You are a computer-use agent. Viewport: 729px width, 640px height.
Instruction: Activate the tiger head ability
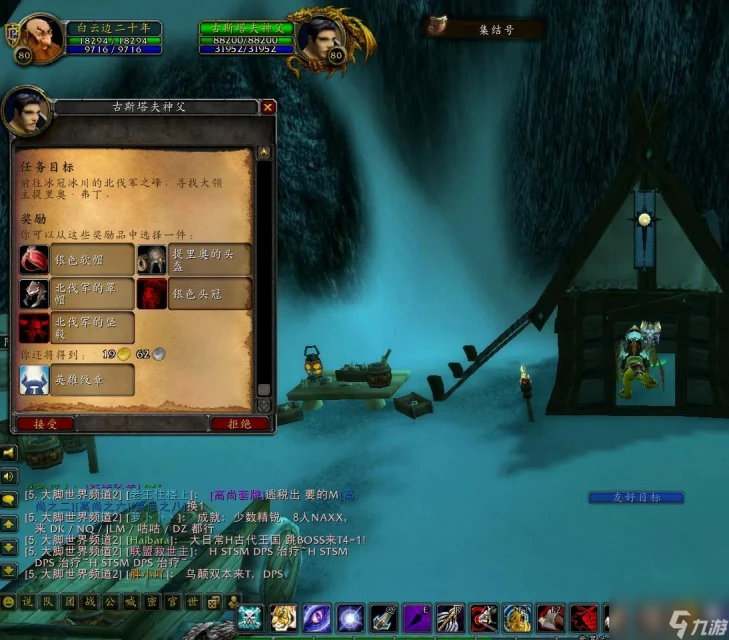click(284, 618)
